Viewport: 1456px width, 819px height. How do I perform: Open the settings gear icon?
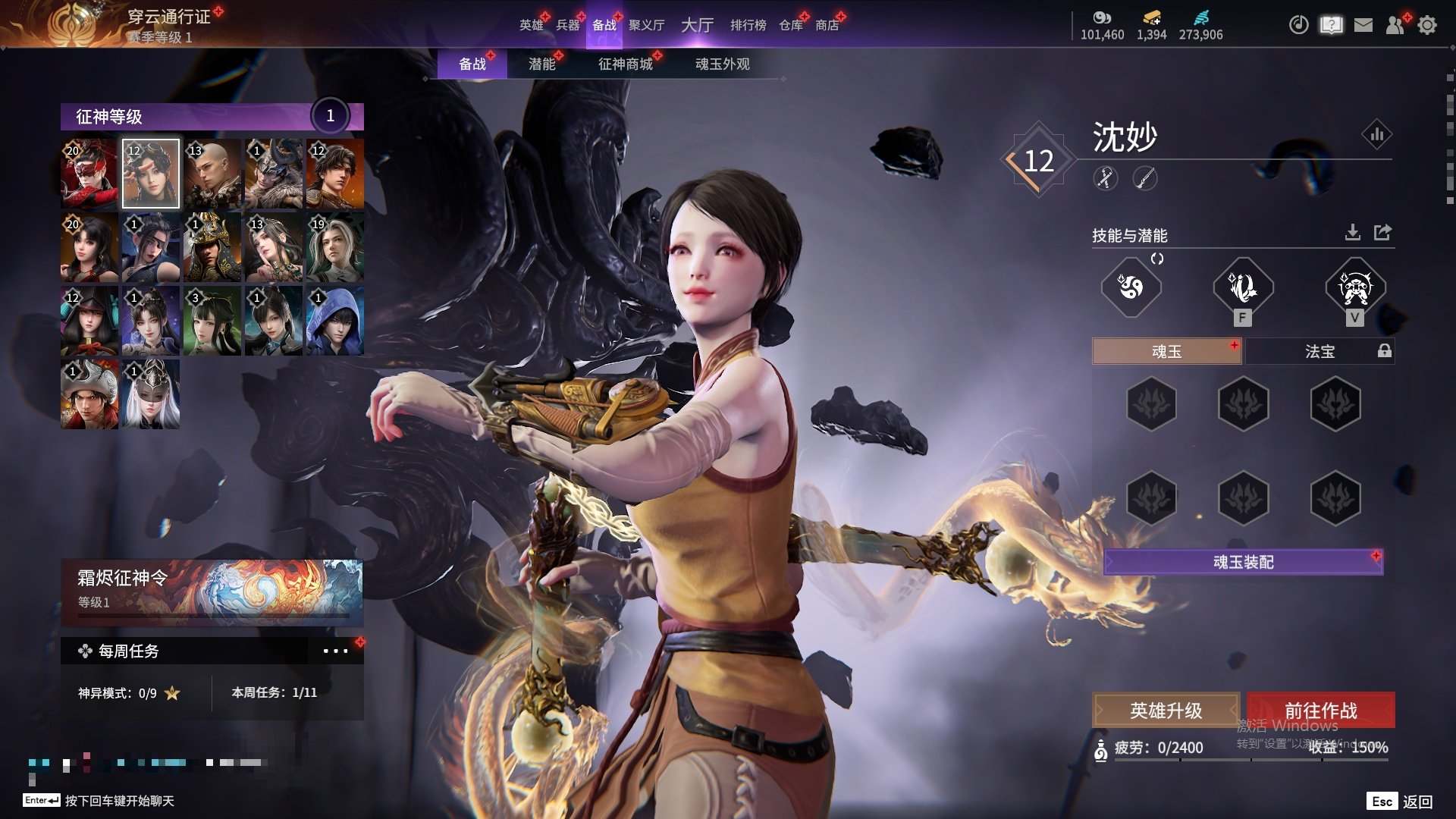point(1427,25)
